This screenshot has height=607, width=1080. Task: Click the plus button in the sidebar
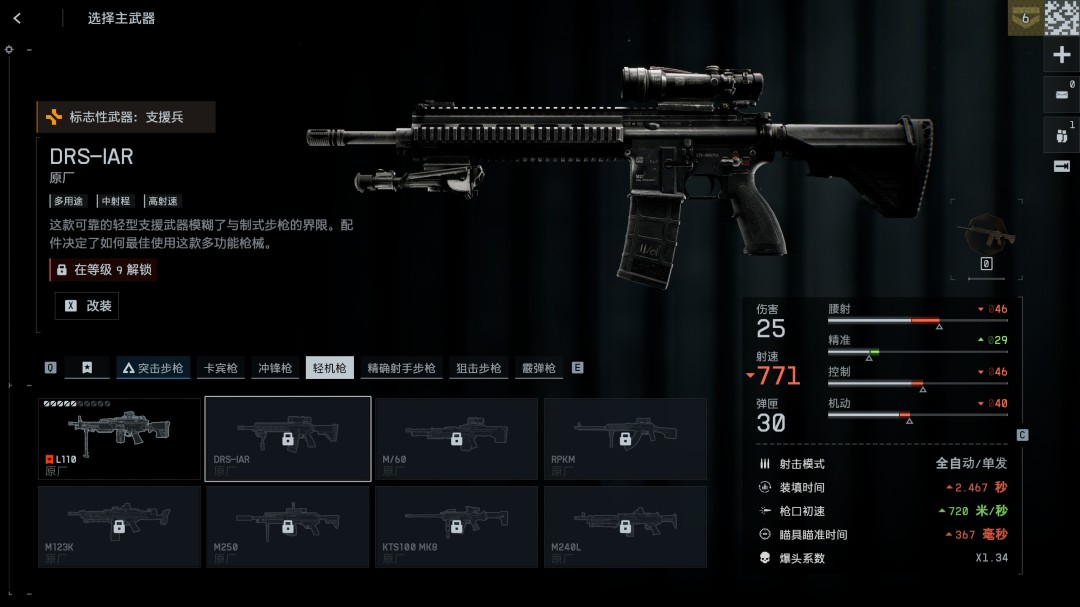pos(1062,55)
